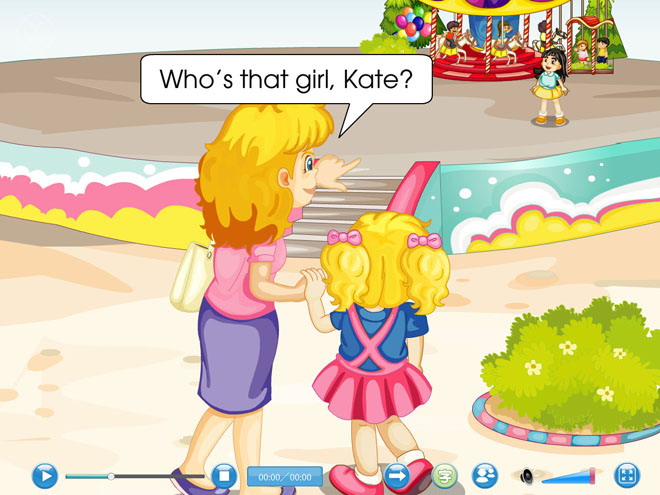The width and height of the screenshot is (660, 495).
Task: Toggle fullscreen mode
Action: (628, 476)
